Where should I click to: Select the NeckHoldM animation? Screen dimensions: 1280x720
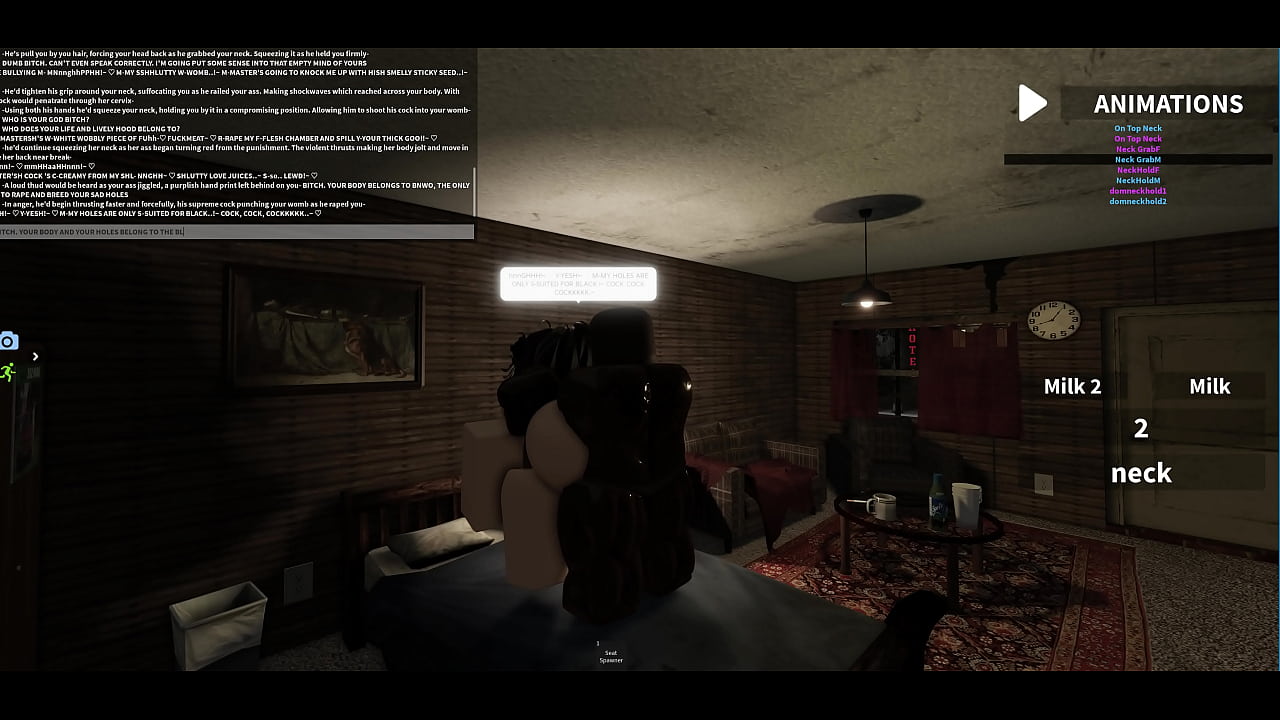click(1139, 180)
